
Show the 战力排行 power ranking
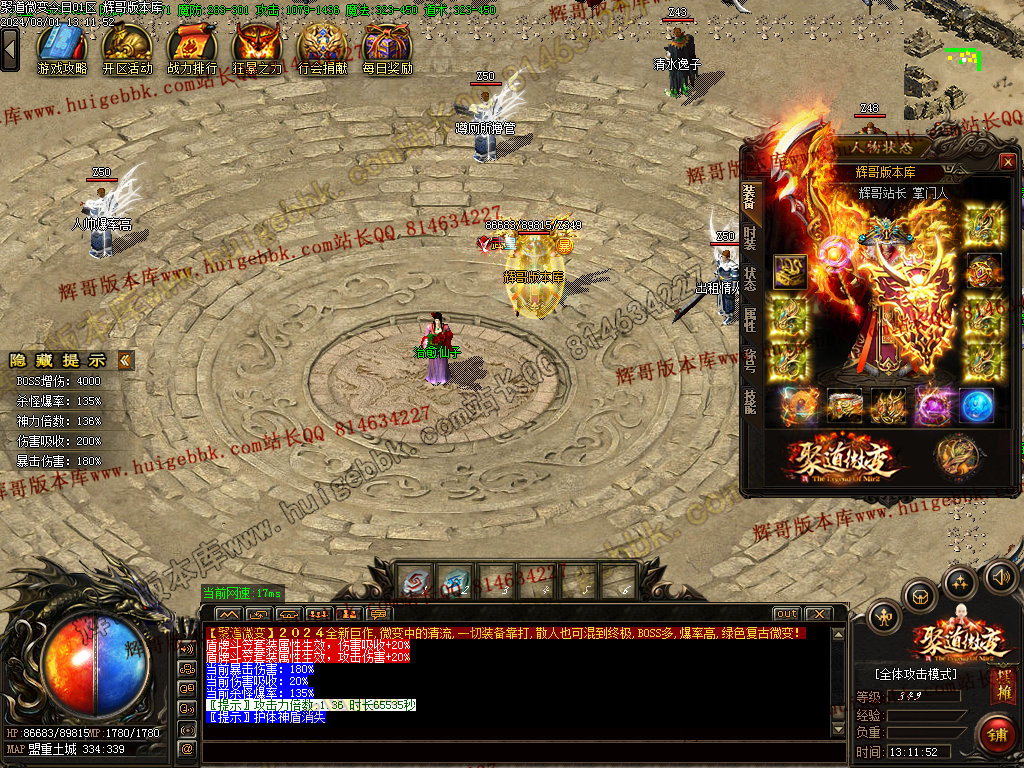192,47
